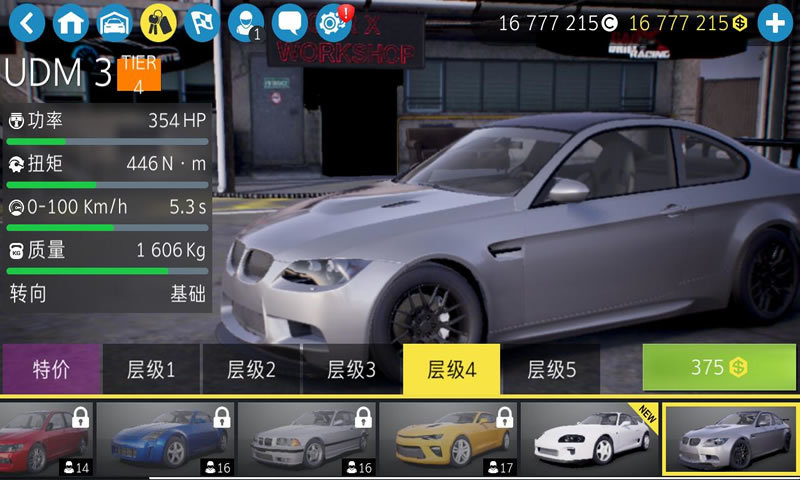Switch to the 层级5 tab
The height and width of the screenshot is (480, 800).
[551, 369]
